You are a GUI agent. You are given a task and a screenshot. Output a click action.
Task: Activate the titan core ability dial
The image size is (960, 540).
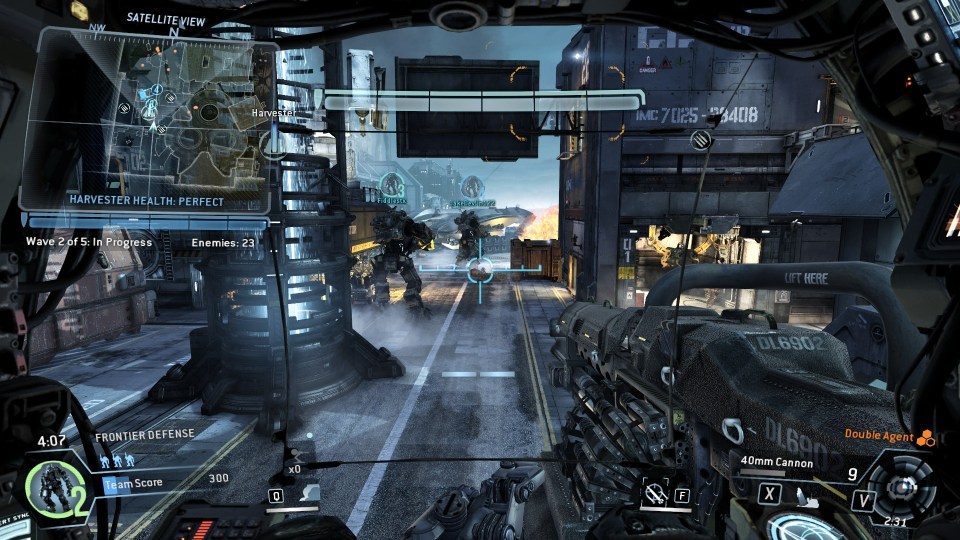coord(903,487)
